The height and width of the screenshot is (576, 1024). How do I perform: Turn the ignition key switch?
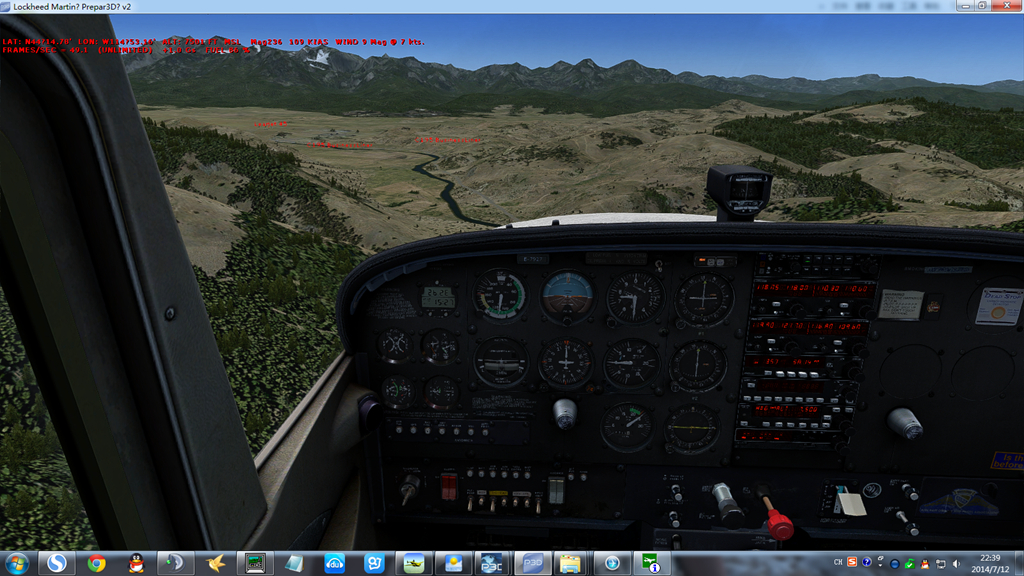(x=408, y=489)
